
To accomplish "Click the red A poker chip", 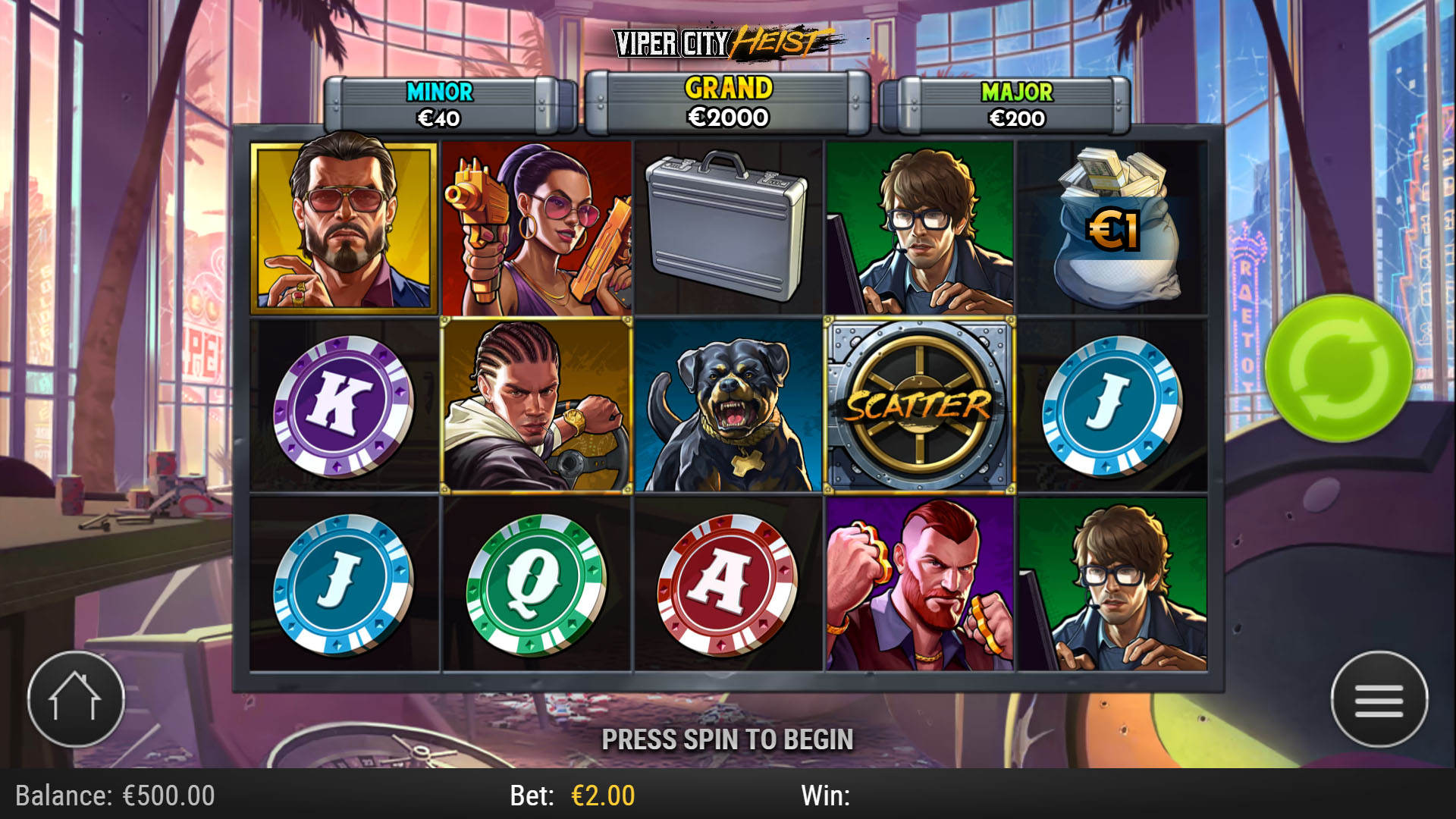I will pyautogui.click(x=726, y=584).
